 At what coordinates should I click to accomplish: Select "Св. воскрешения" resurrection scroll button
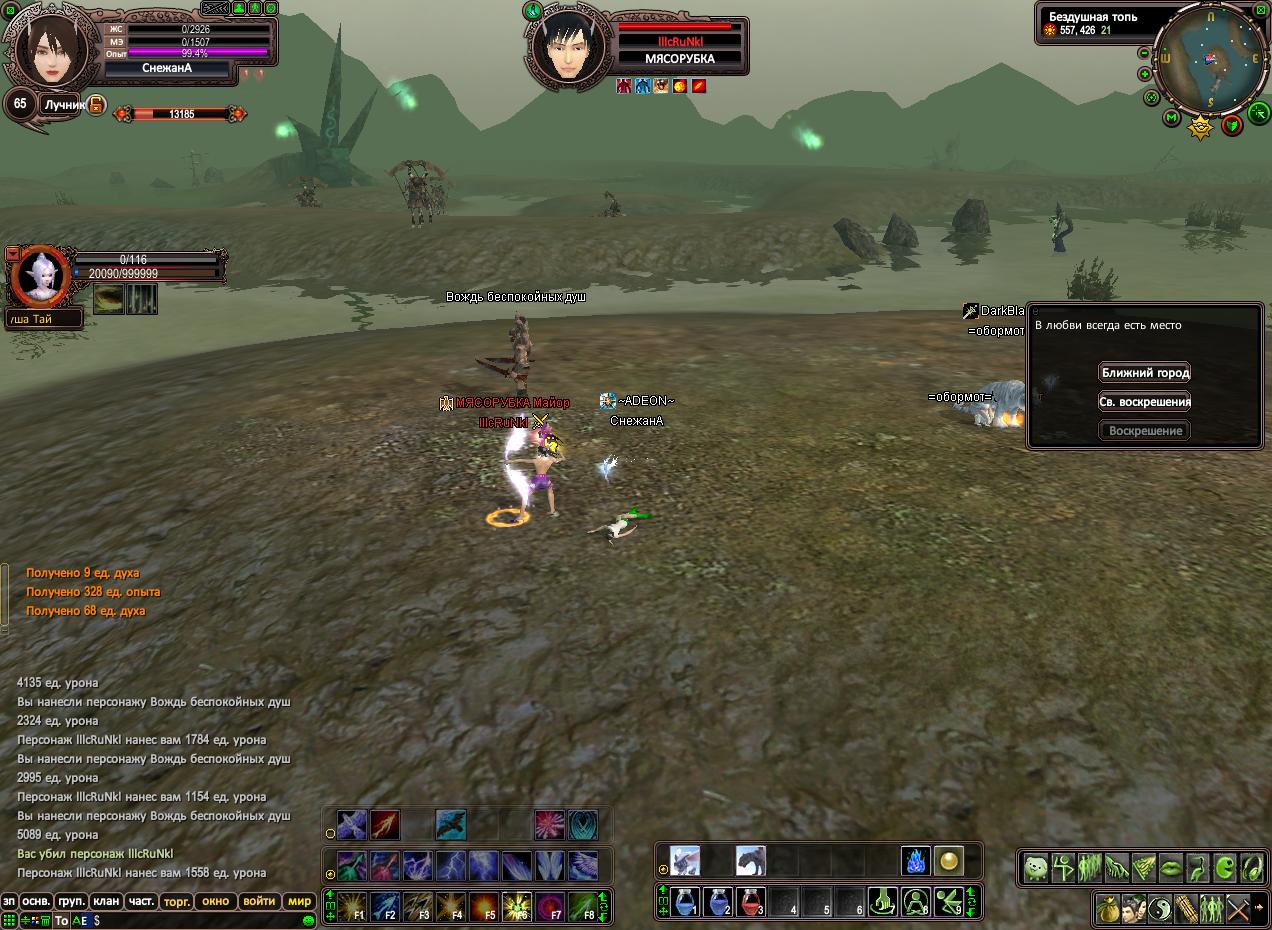coord(1145,402)
